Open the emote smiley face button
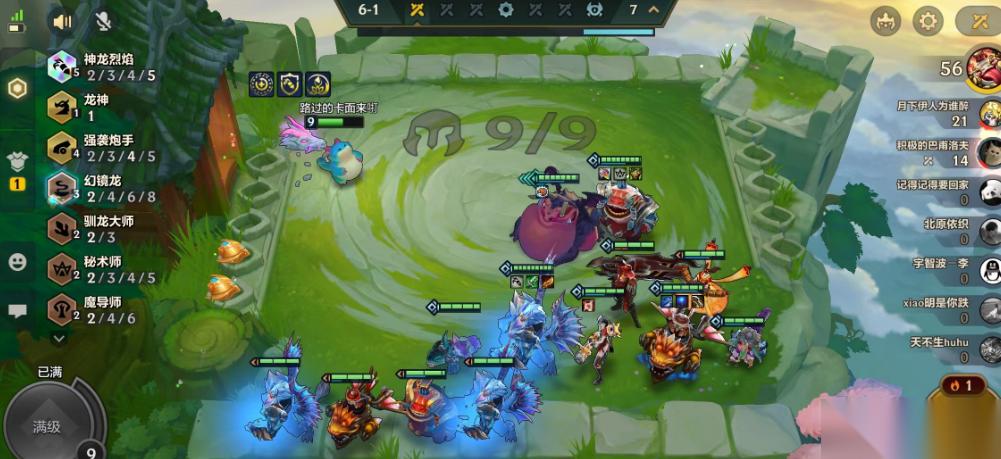This screenshot has width=1001, height=459. coord(17,262)
